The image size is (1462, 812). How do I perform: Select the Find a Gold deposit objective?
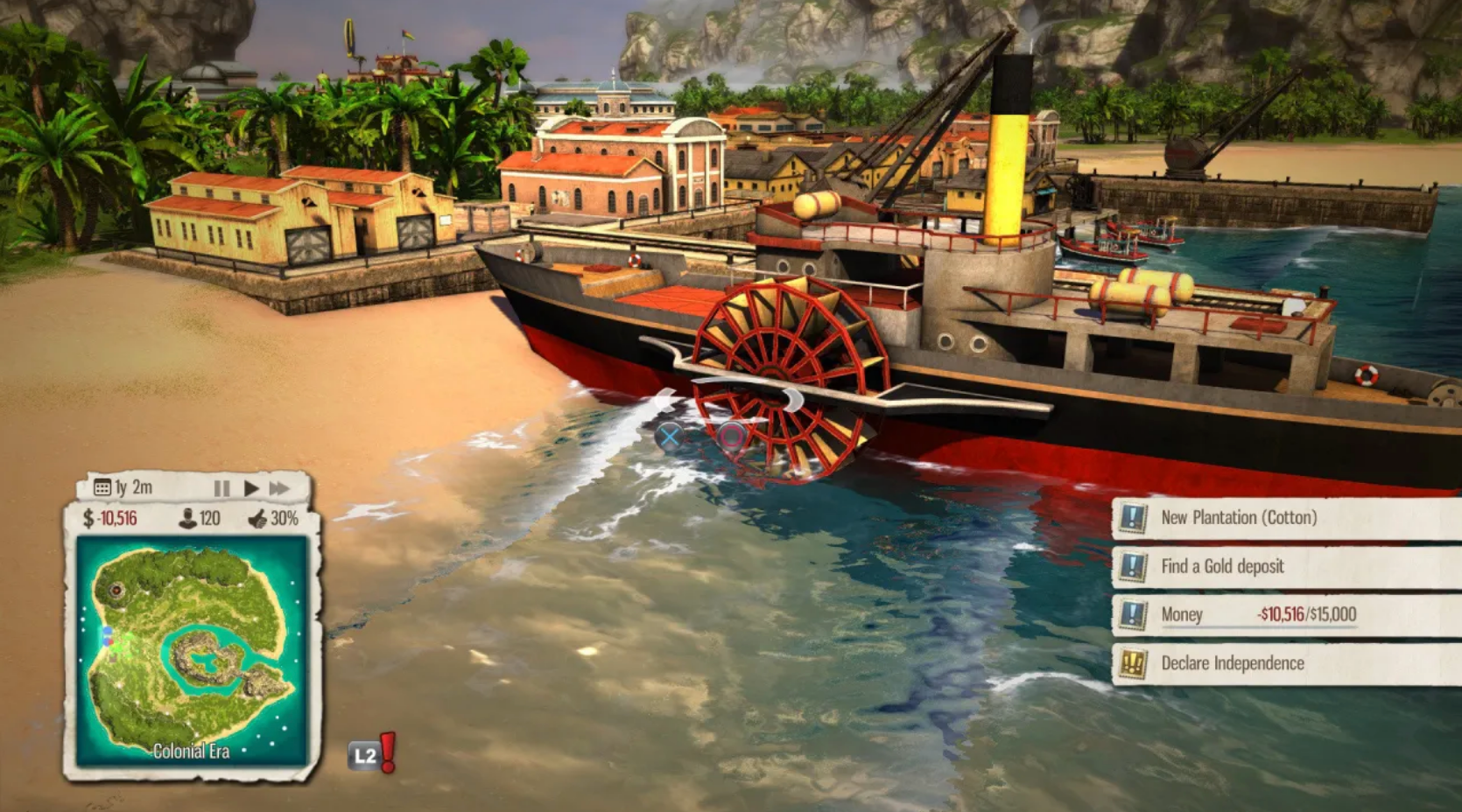coord(1223,566)
